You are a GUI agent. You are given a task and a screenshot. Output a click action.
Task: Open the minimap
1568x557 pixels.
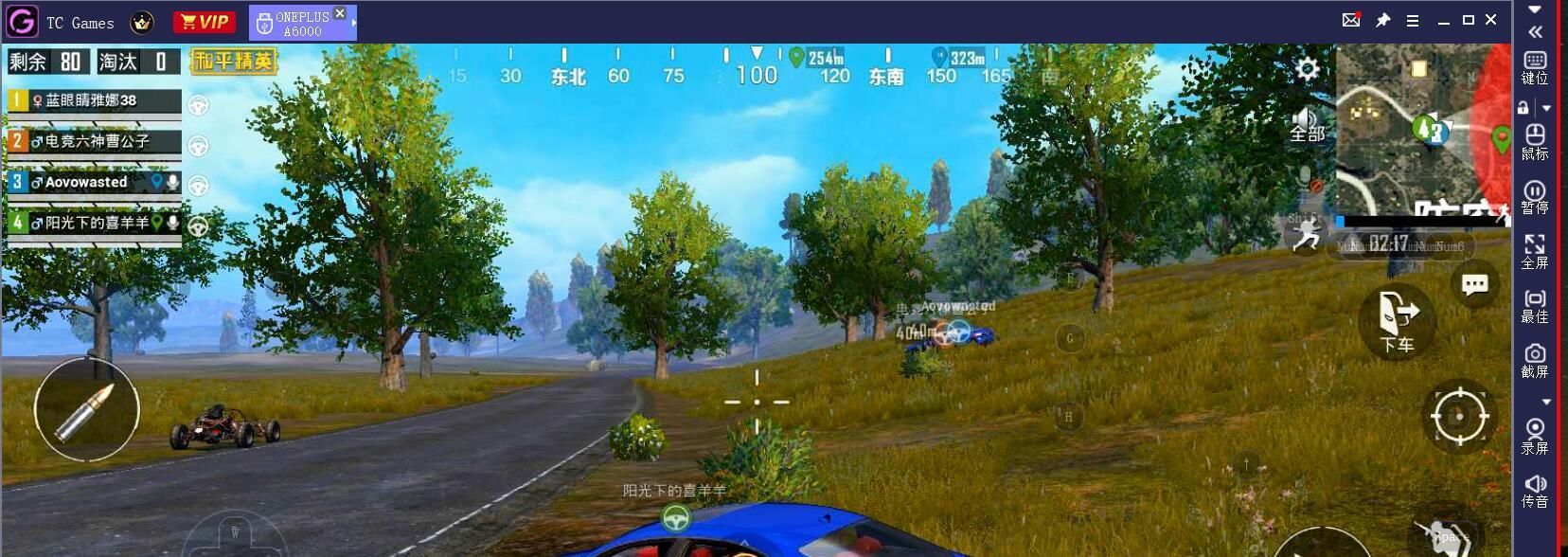click(x=1420, y=133)
